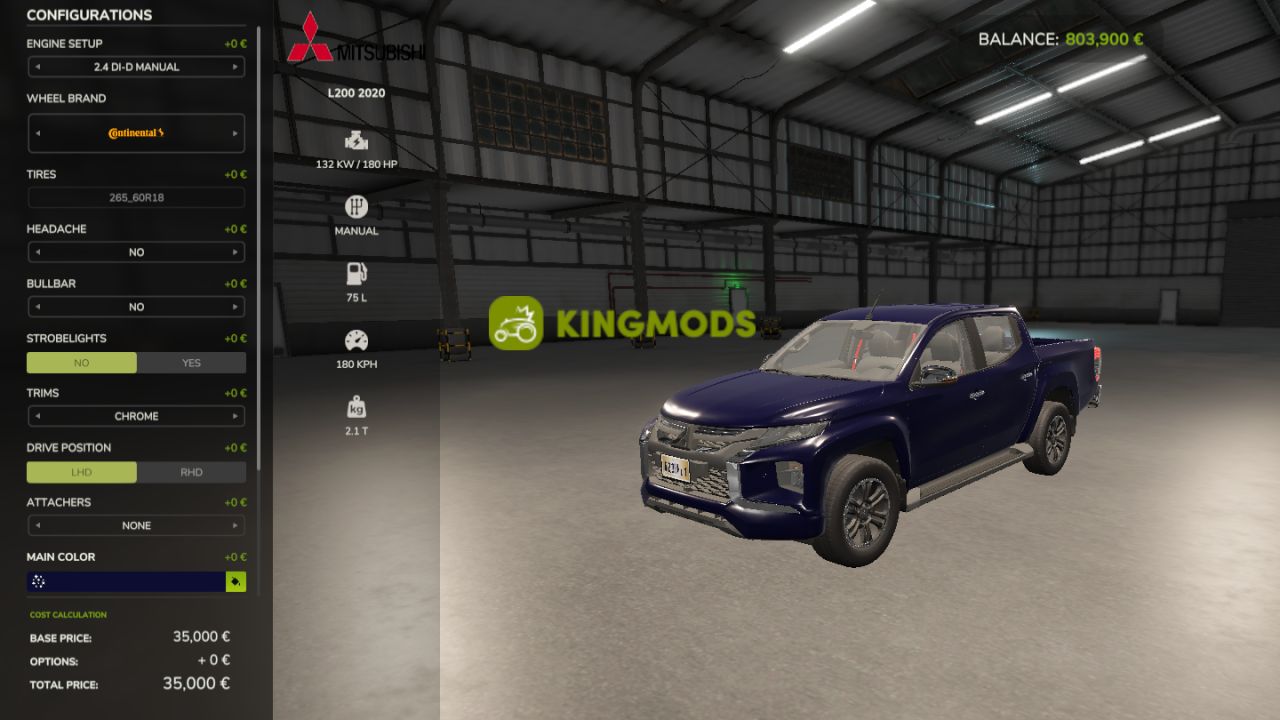
Task: Click the 265_60R18 tires selector
Action: tap(136, 197)
